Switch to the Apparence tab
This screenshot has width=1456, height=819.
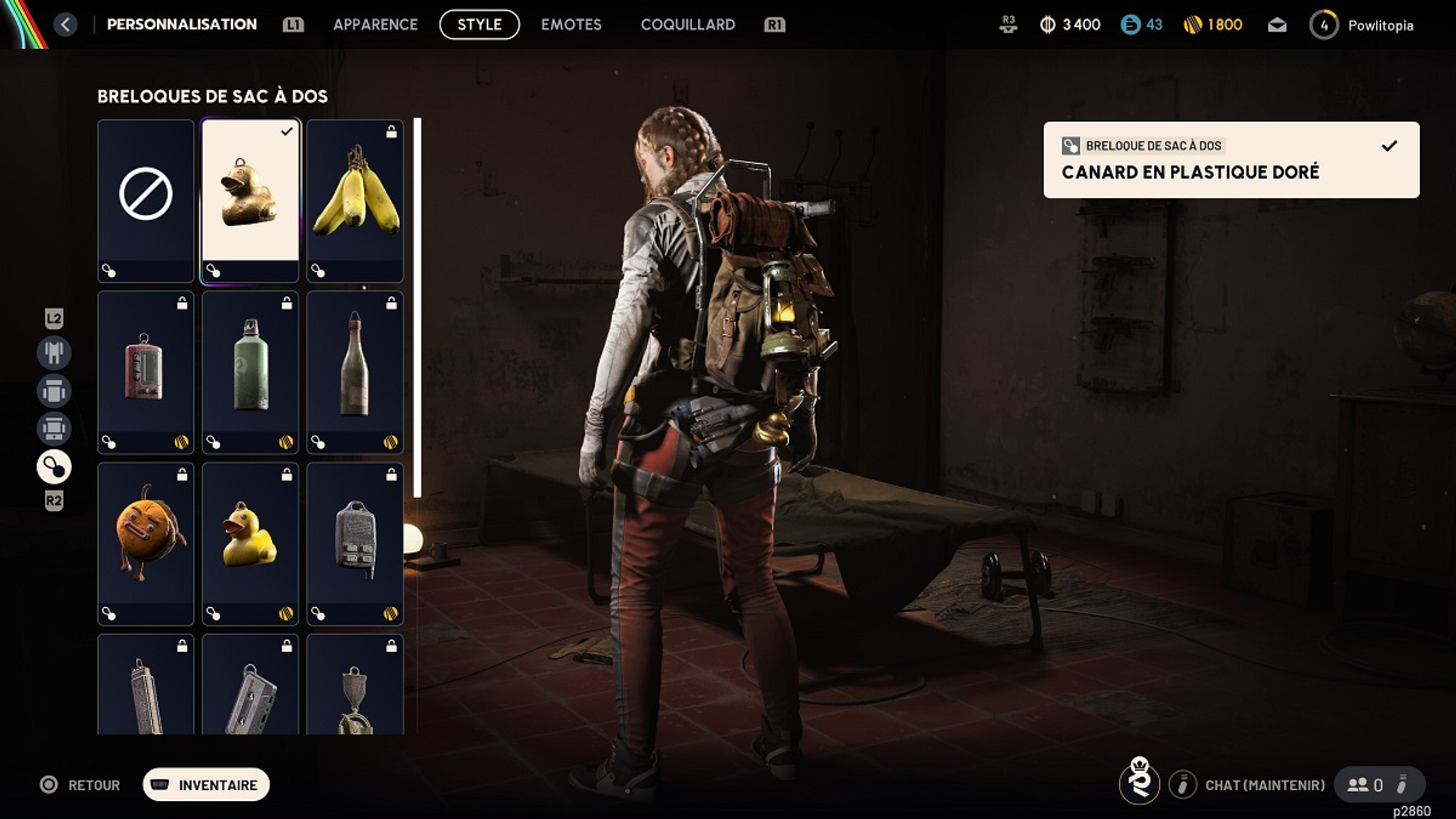375,25
